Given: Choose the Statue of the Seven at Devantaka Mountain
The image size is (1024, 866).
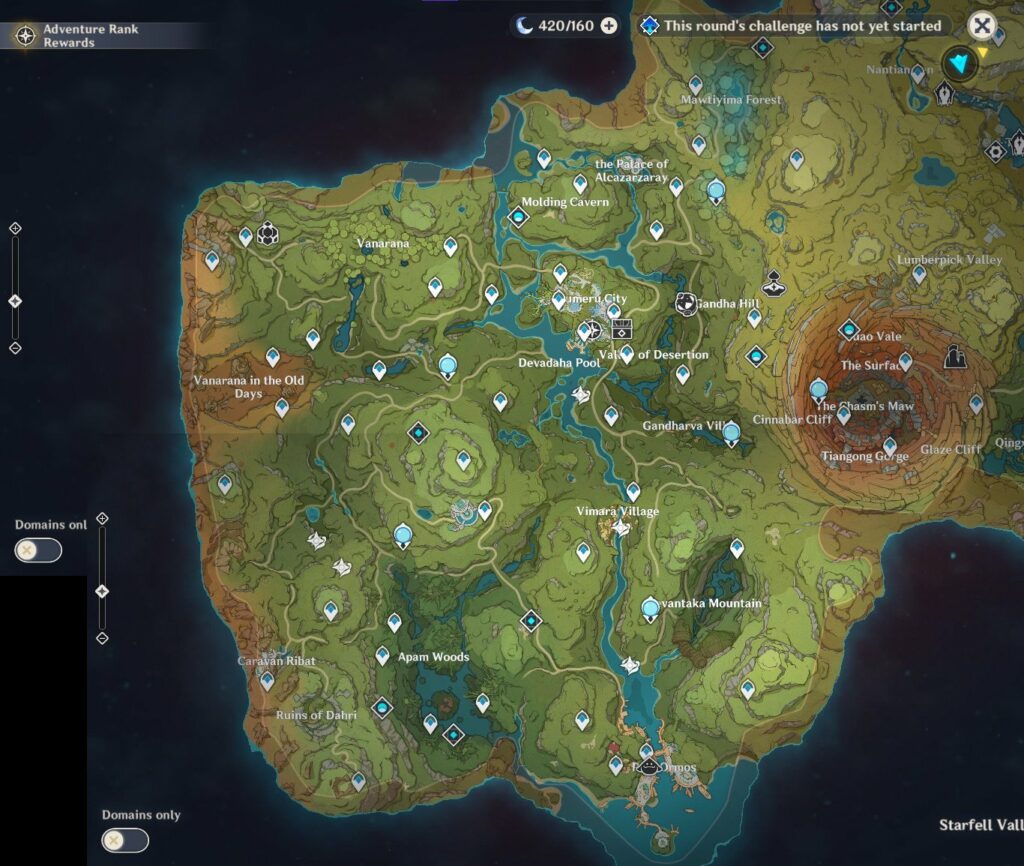Looking at the screenshot, I should tap(651, 608).
